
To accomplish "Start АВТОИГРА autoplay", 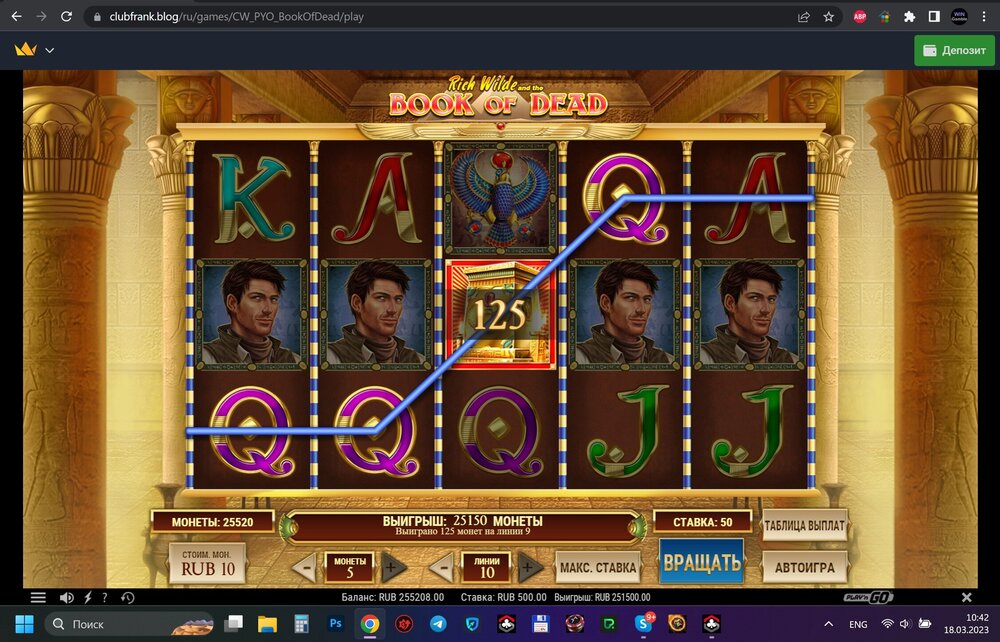I will click(x=804, y=567).
